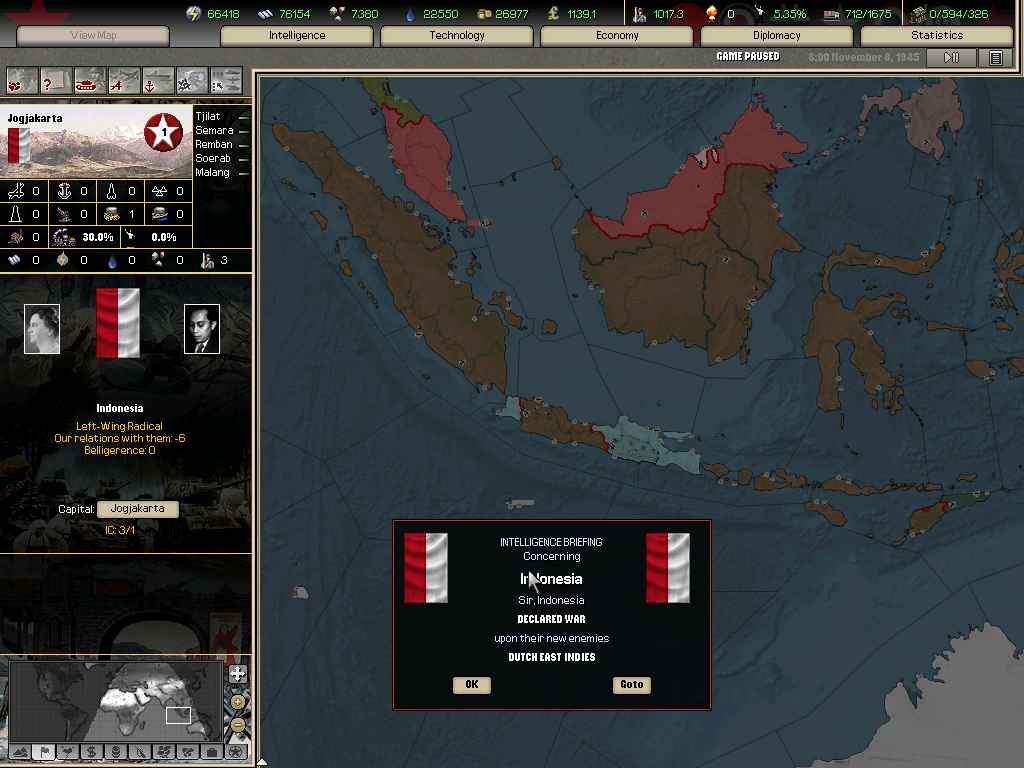Select the economic dollar-sign map mode
1024x768 pixels.
[x=91, y=751]
